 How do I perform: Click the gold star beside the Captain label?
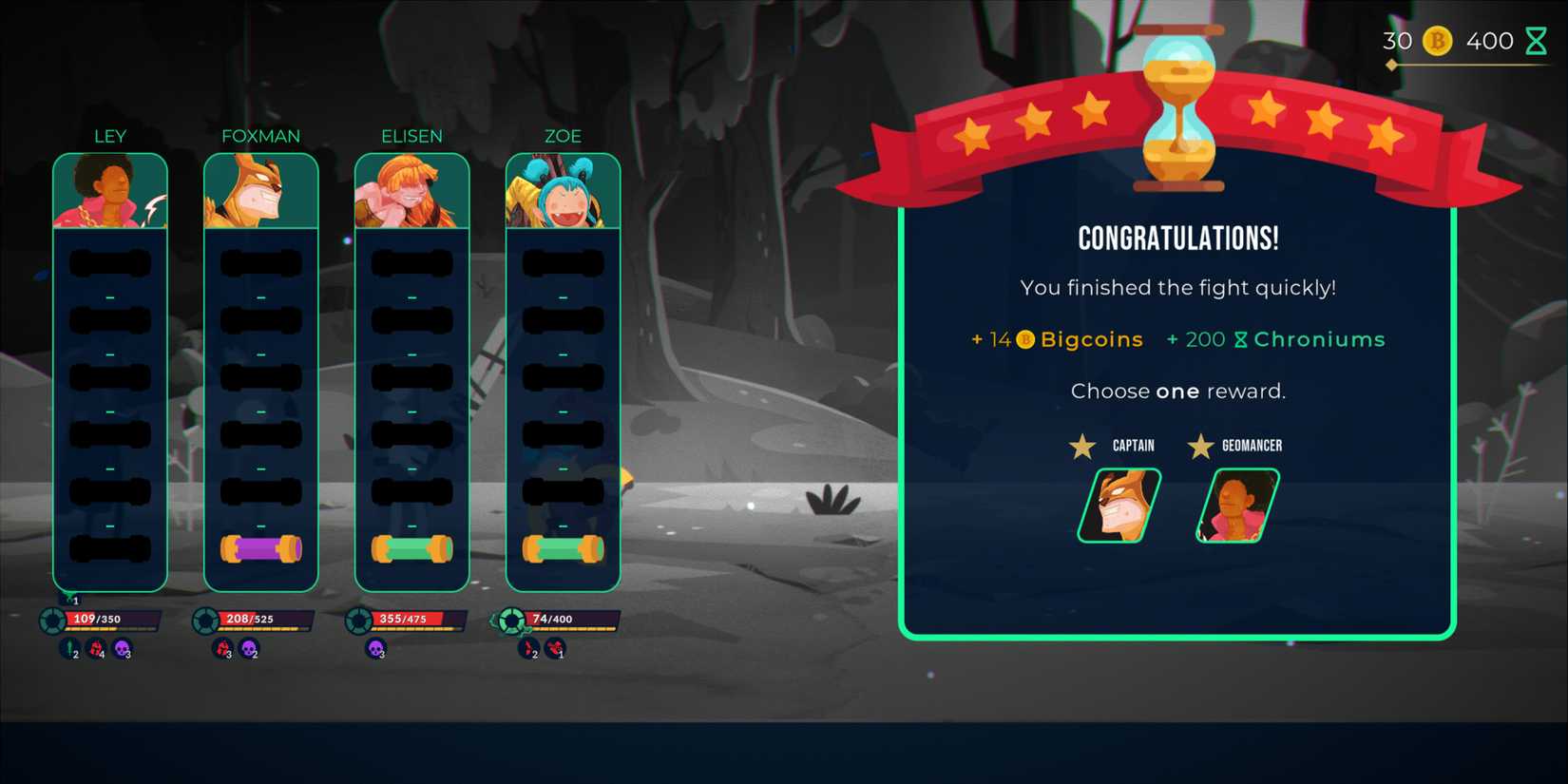tap(1080, 446)
